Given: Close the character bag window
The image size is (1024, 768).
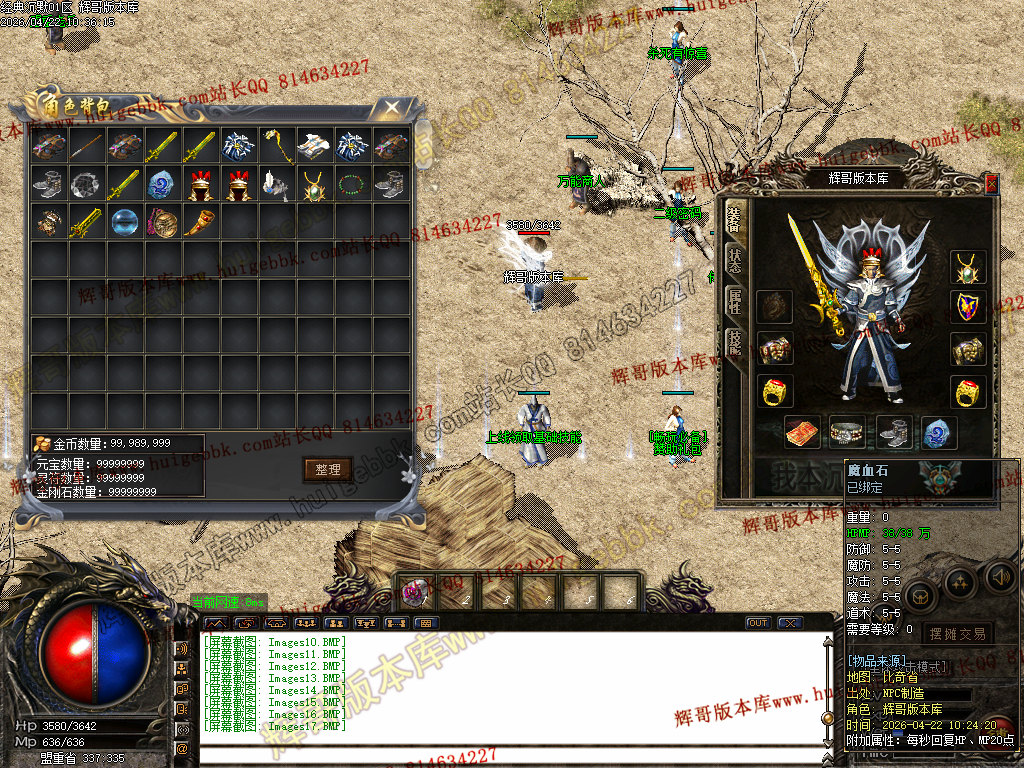Looking at the screenshot, I should tap(393, 106).
